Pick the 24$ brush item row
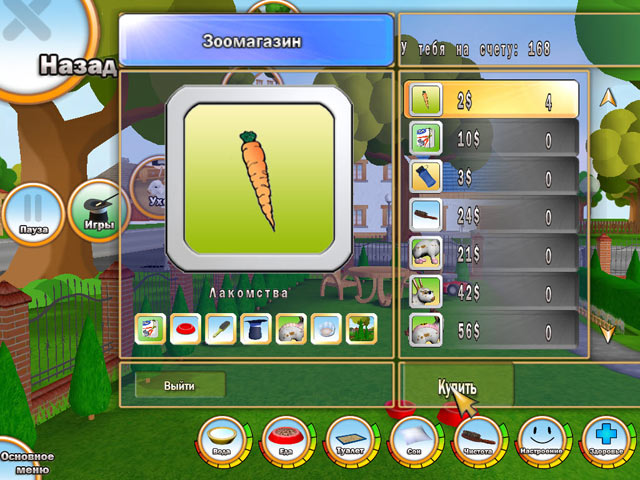 click(492, 214)
